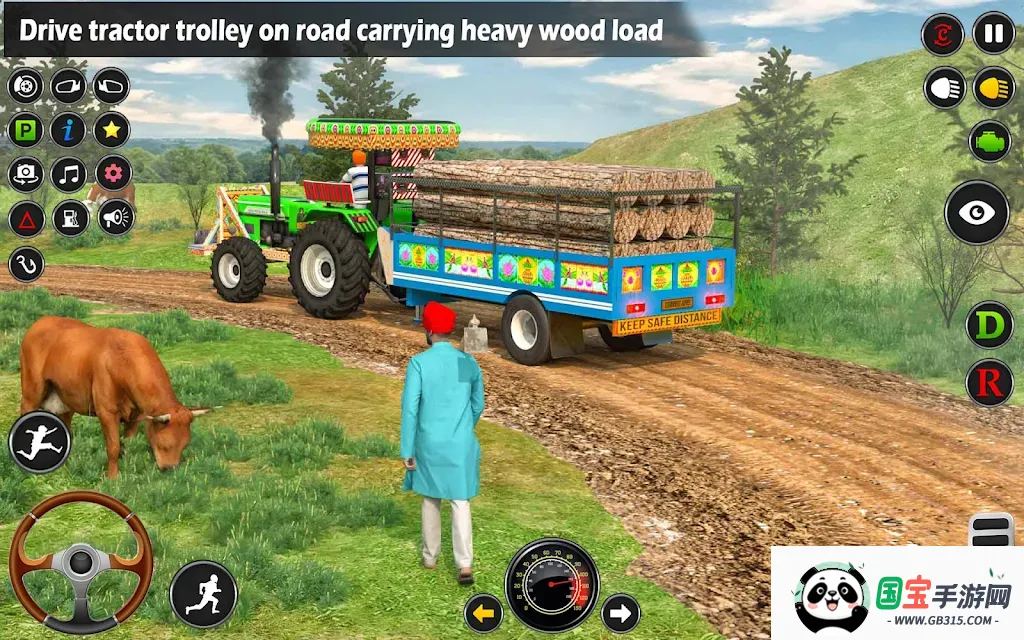1024x640 pixels.
Task: Shift into Reverse gear
Action: coord(989,382)
